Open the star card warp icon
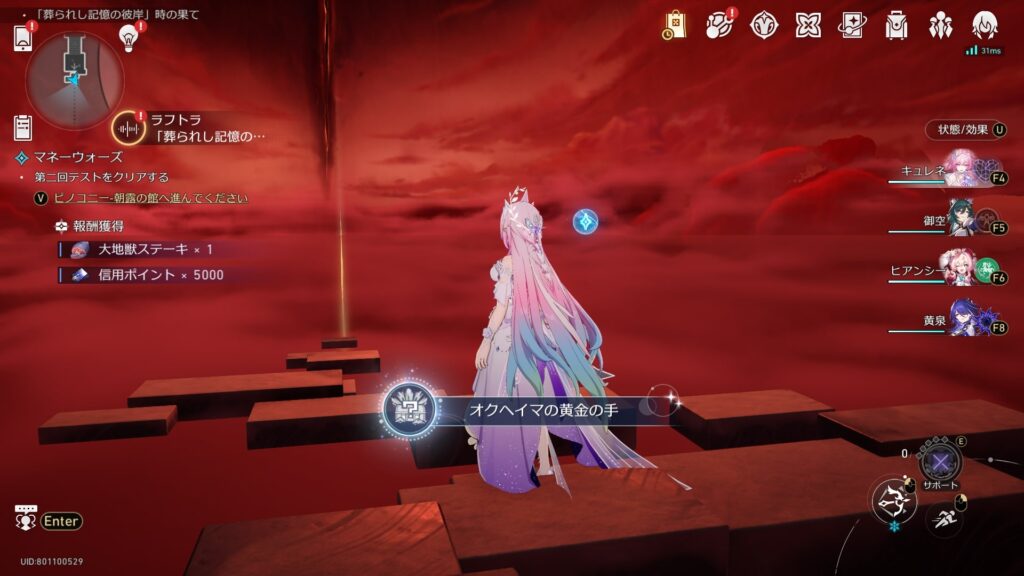The image size is (1024, 576). (x=852, y=25)
